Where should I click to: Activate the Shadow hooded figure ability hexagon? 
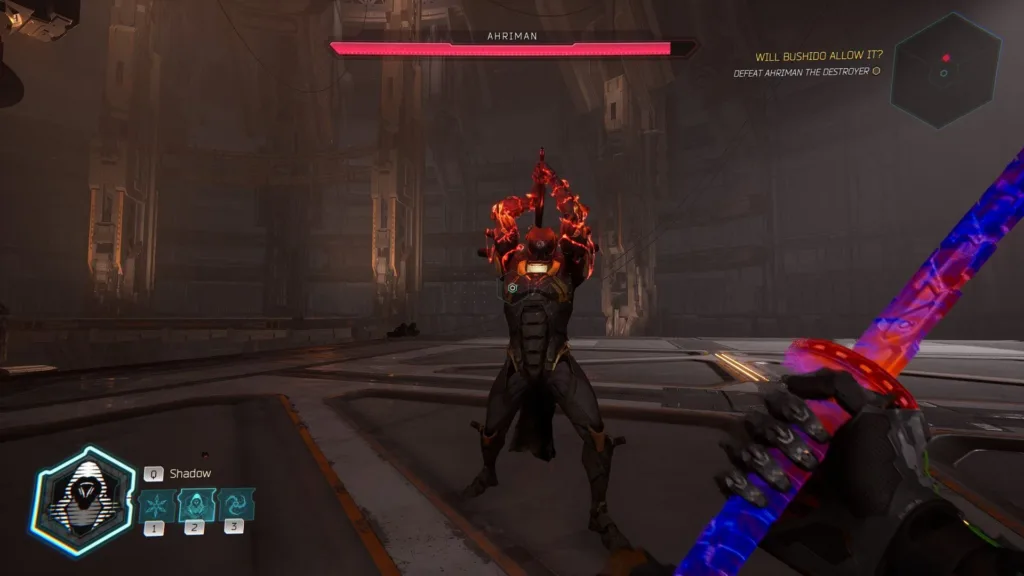[83, 500]
